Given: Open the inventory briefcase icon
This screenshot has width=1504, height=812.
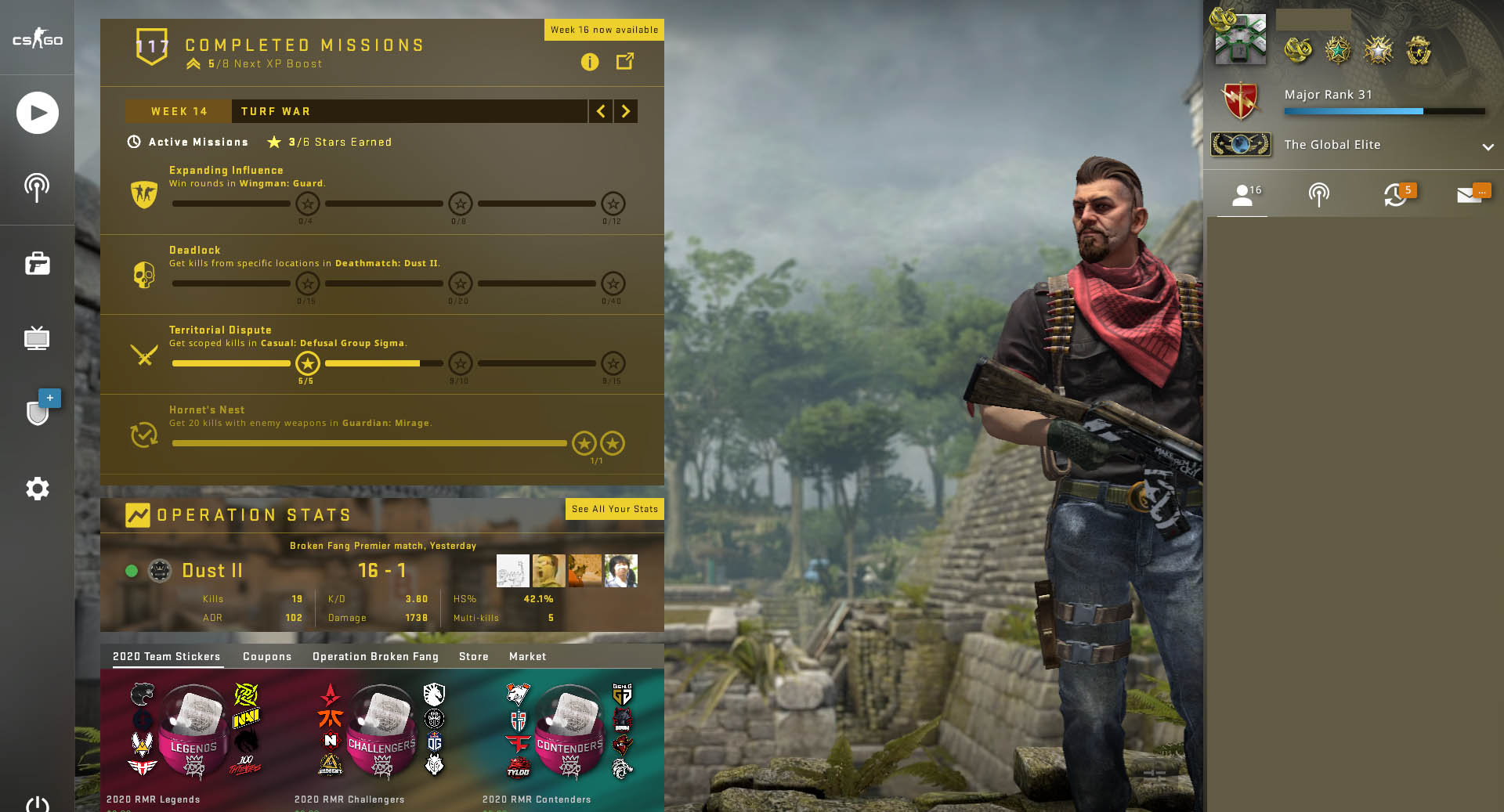Looking at the screenshot, I should 38,264.
